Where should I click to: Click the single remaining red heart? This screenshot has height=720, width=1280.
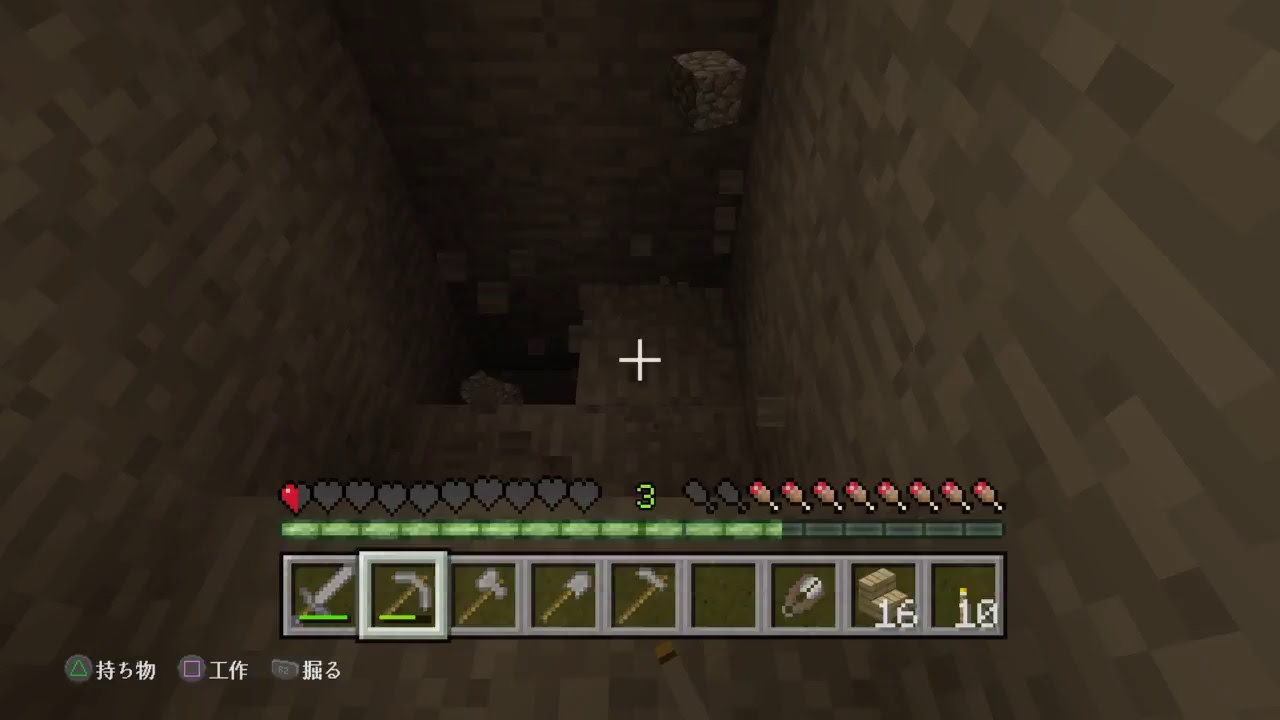[292, 496]
